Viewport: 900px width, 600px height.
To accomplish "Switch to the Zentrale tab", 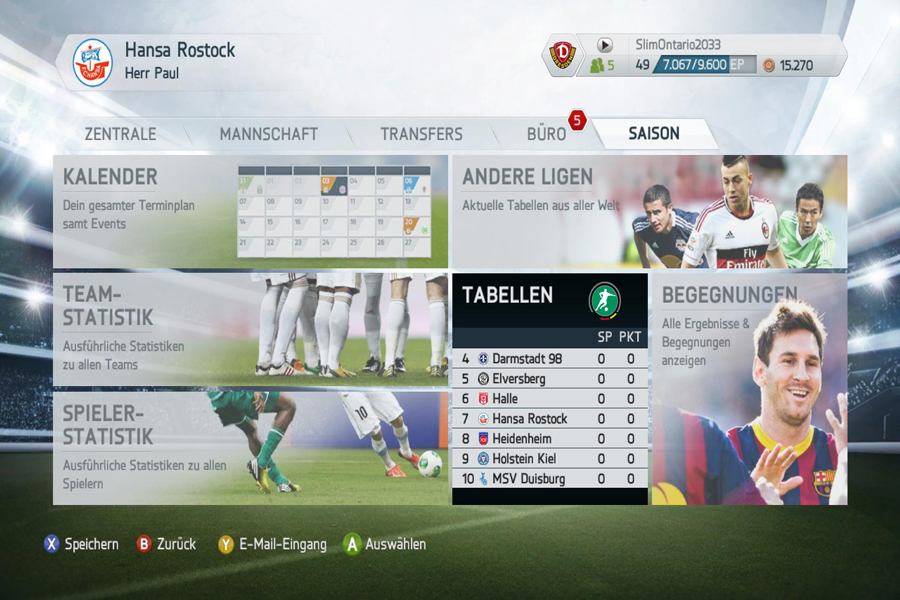I will click(120, 134).
